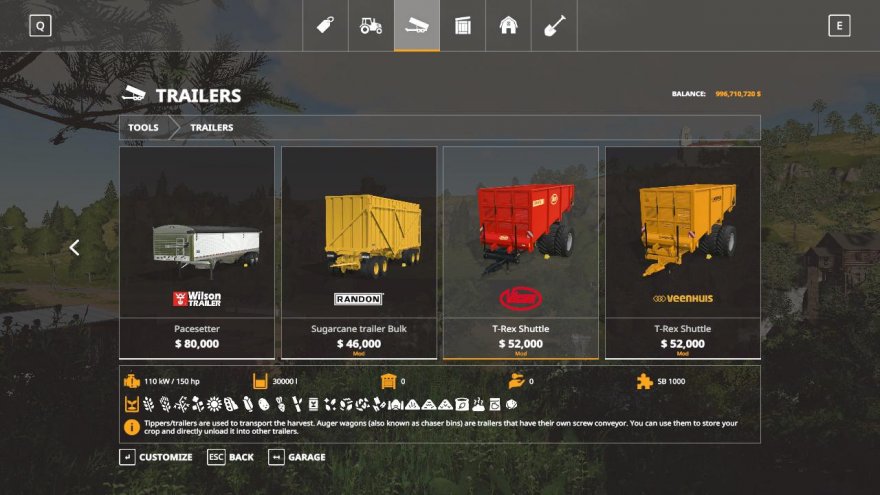The height and width of the screenshot is (495, 880).
Task: Choose the Randon Sugarcane trailer Bulk
Action: [359, 252]
